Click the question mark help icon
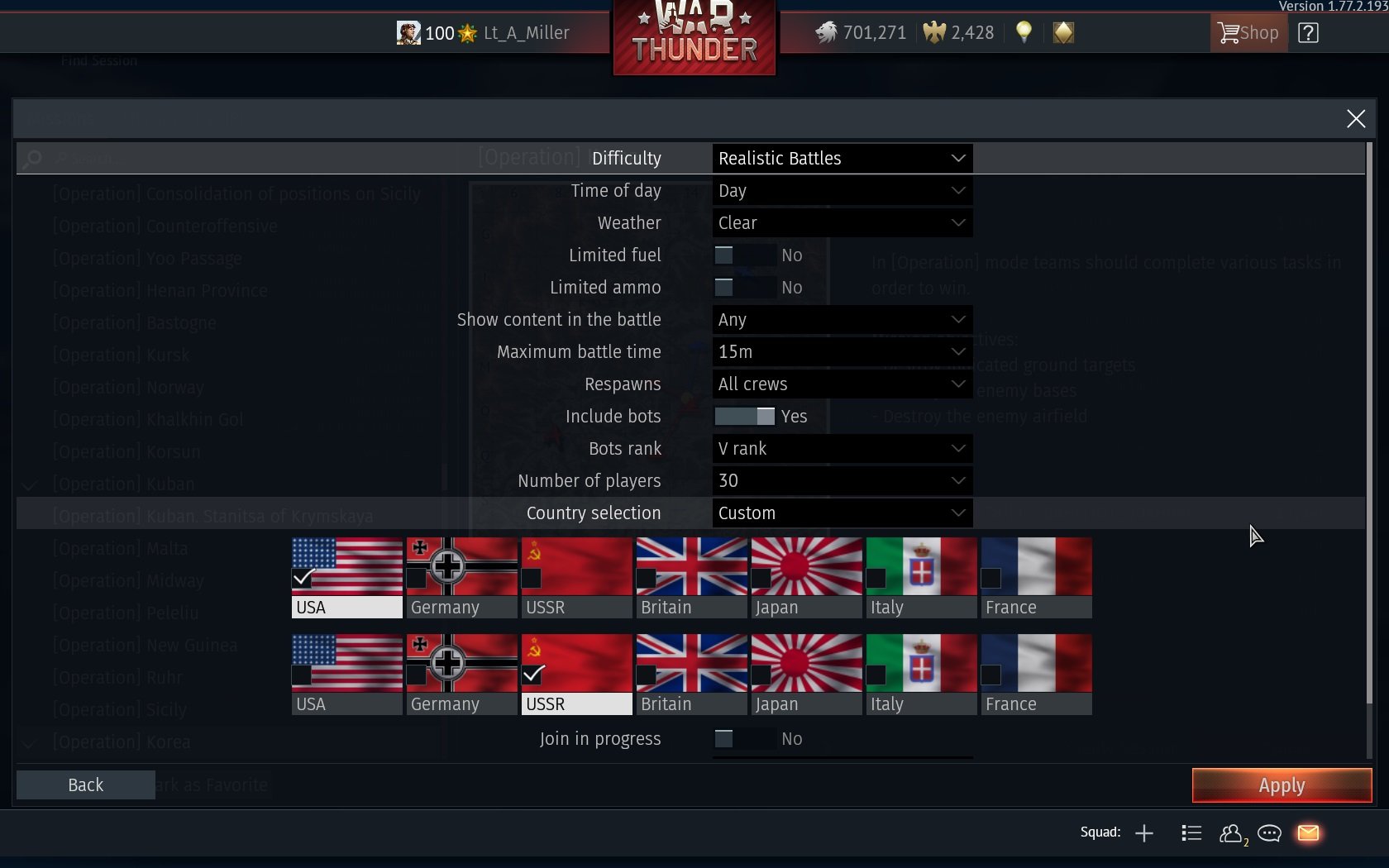This screenshot has width=1389, height=868. click(1309, 32)
